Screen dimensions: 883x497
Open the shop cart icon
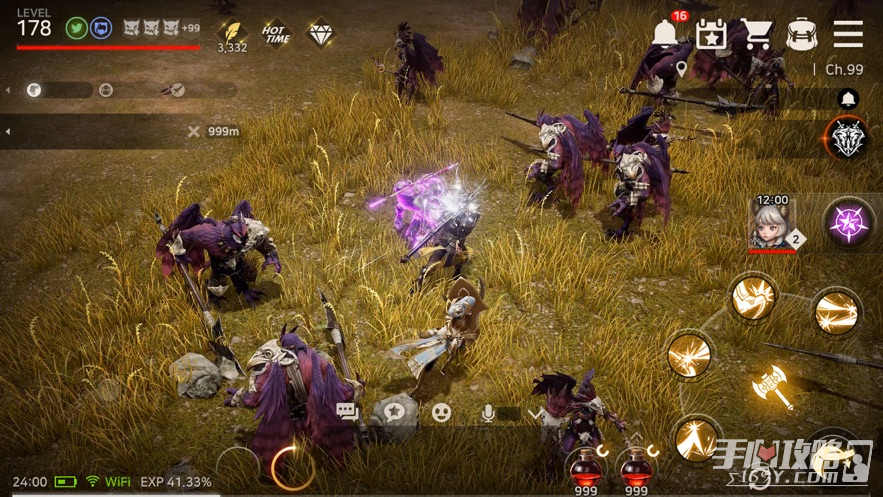point(756,33)
